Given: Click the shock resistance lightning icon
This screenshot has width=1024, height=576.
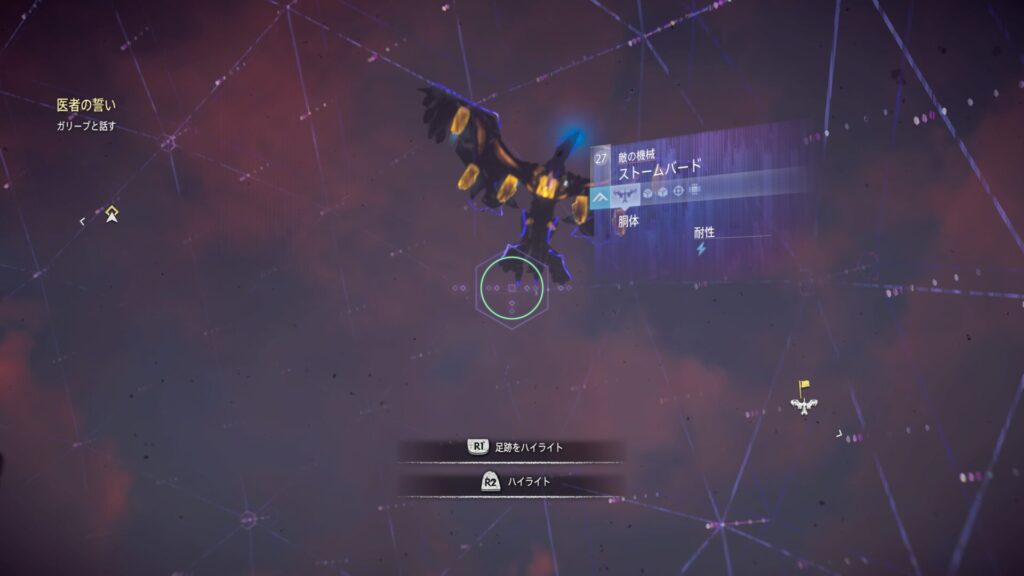Looking at the screenshot, I should 701,250.
